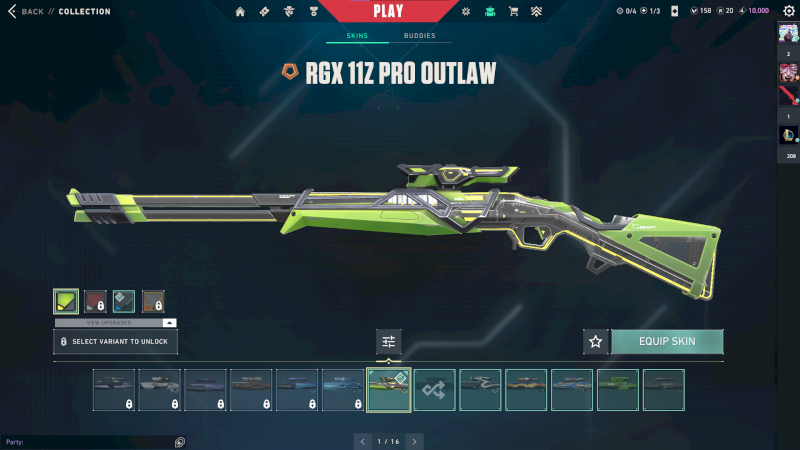The image size is (800, 450).
Task: Go to the previous skin page arrow
Action: [363, 440]
